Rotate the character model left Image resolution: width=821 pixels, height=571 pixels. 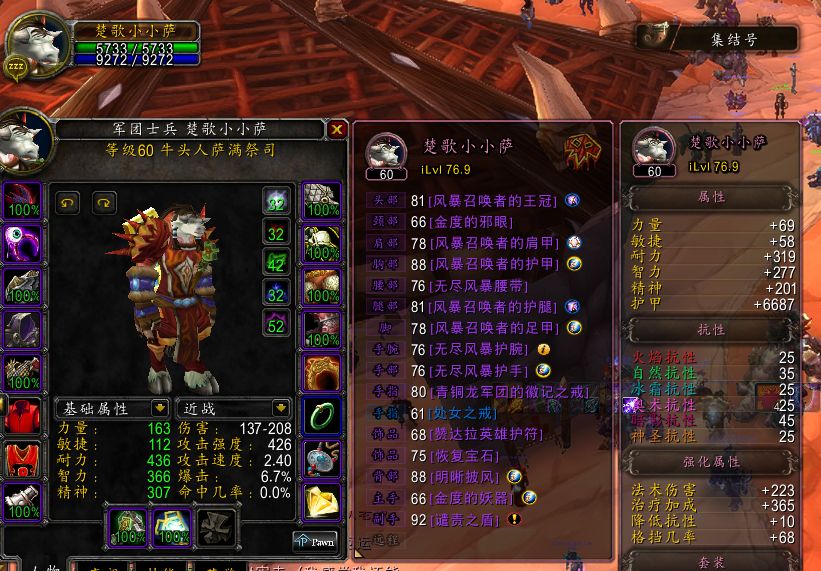(67, 202)
